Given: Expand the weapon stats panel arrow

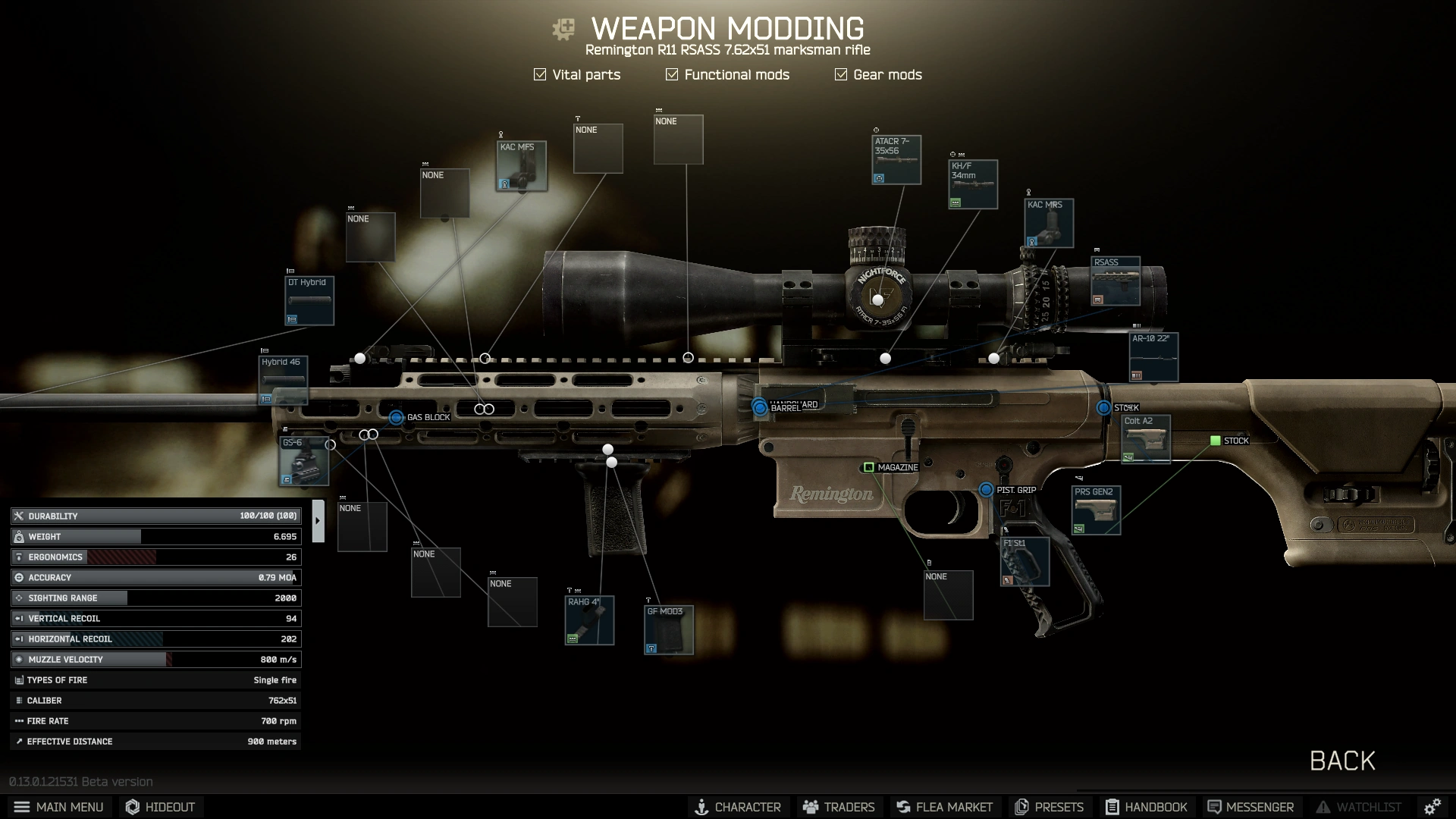Looking at the screenshot, I should tap(318, 521).
